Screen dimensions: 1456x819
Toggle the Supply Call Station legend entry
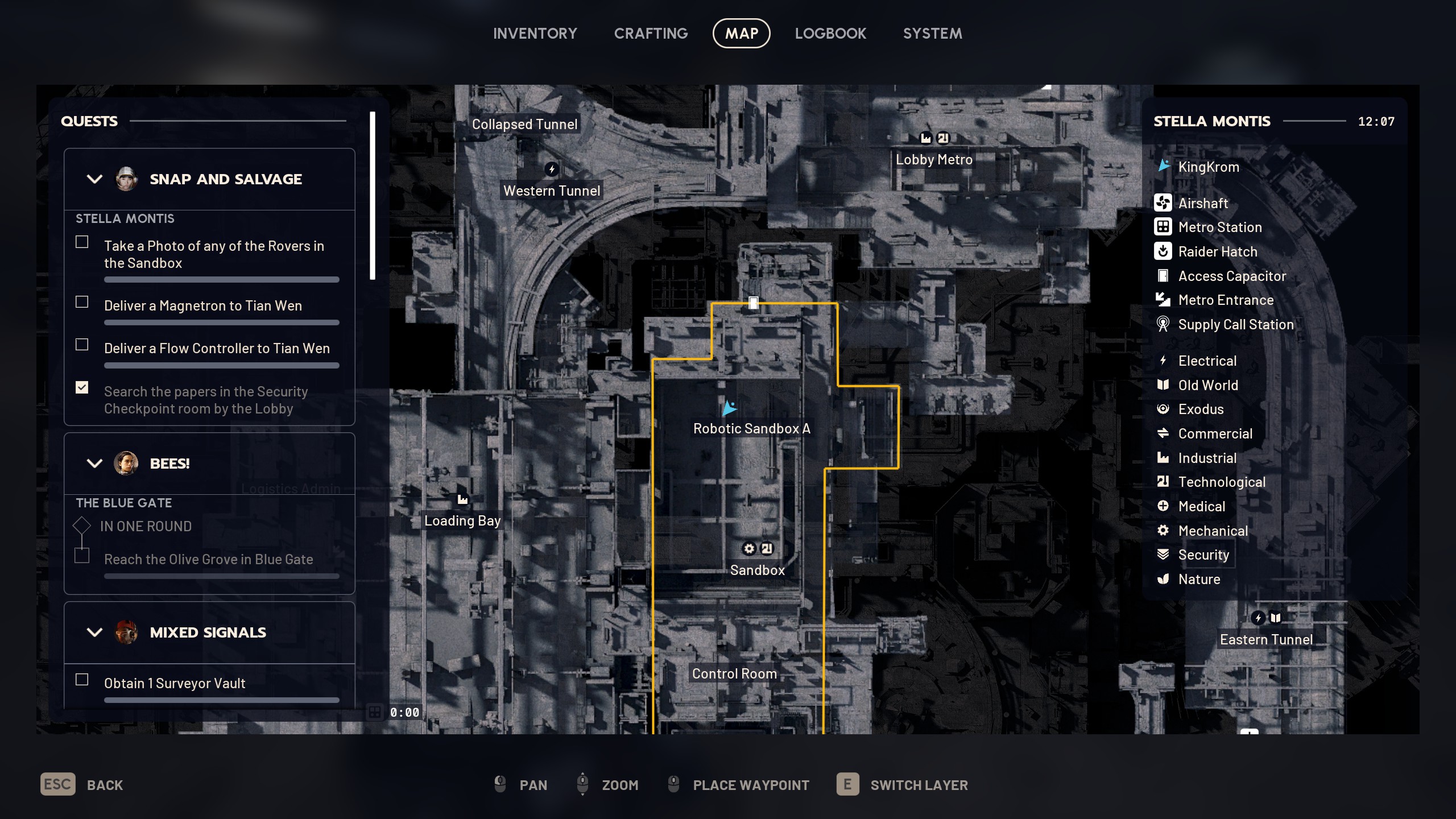click(1235, 325)
